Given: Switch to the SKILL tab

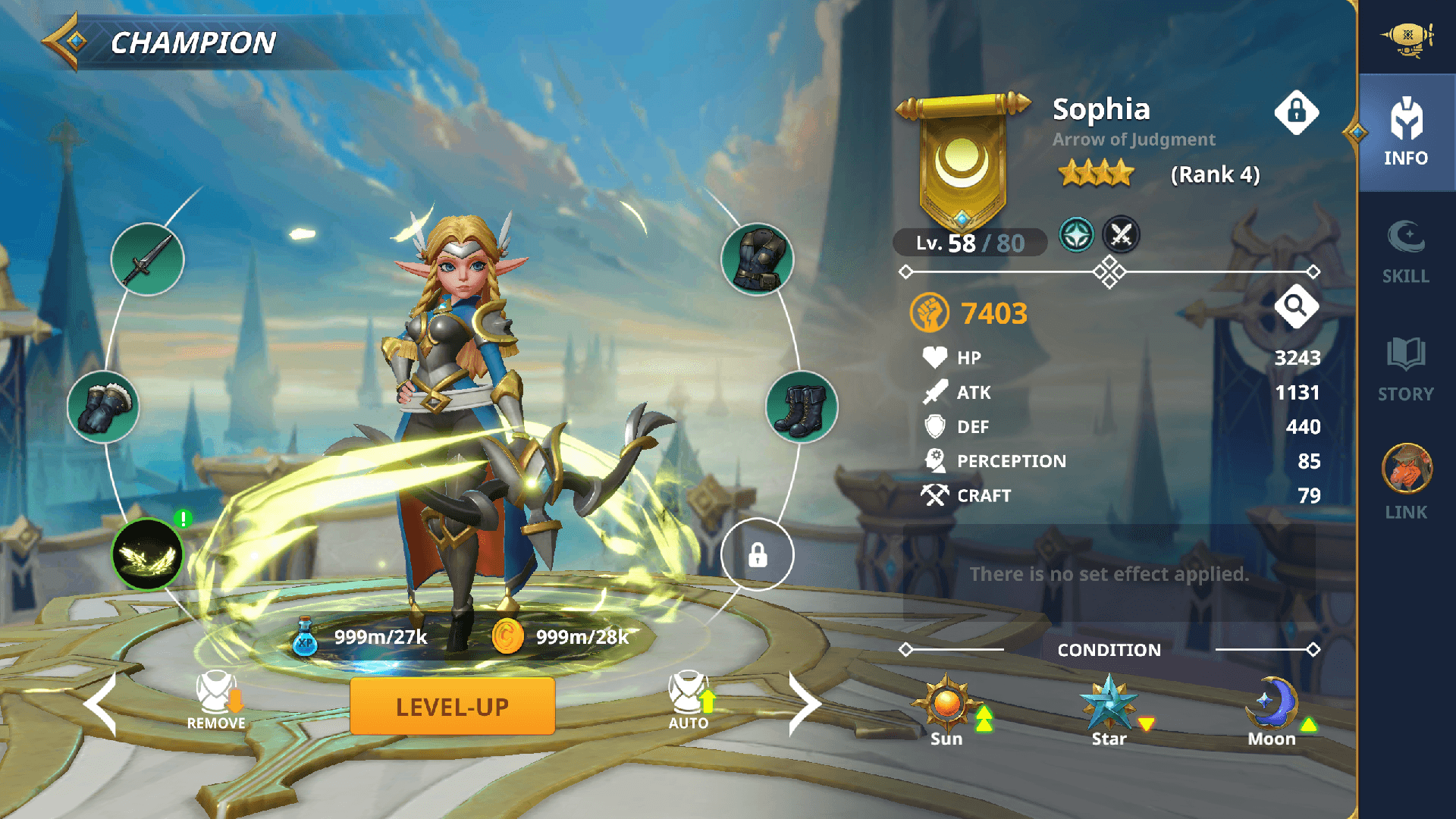Looking at the screenshot, I should (x=1405, y=250).
